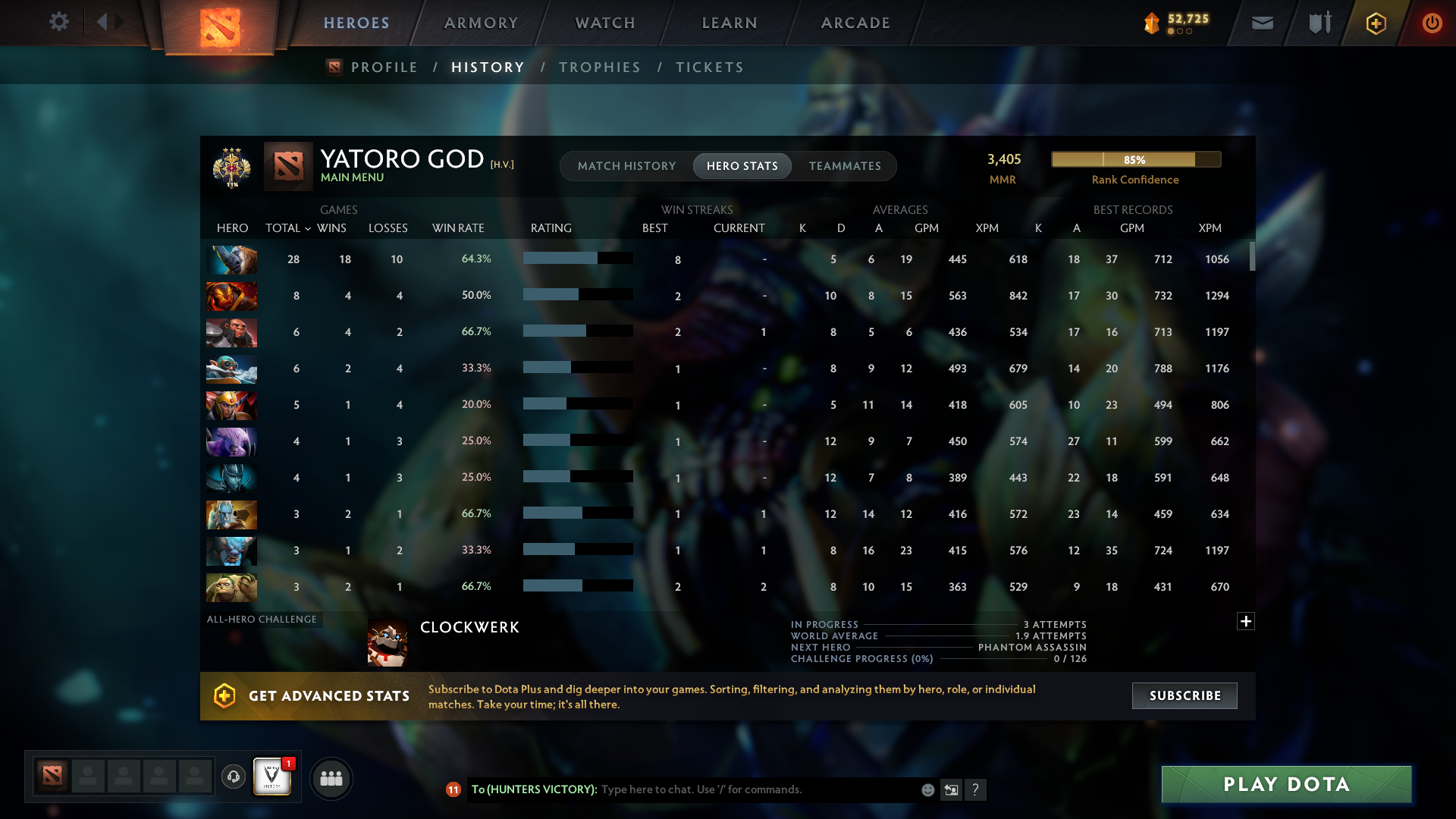The image size is (1456, 819).
Task: Click the Rank Confidence progress bar
Action: point(1135,159)
